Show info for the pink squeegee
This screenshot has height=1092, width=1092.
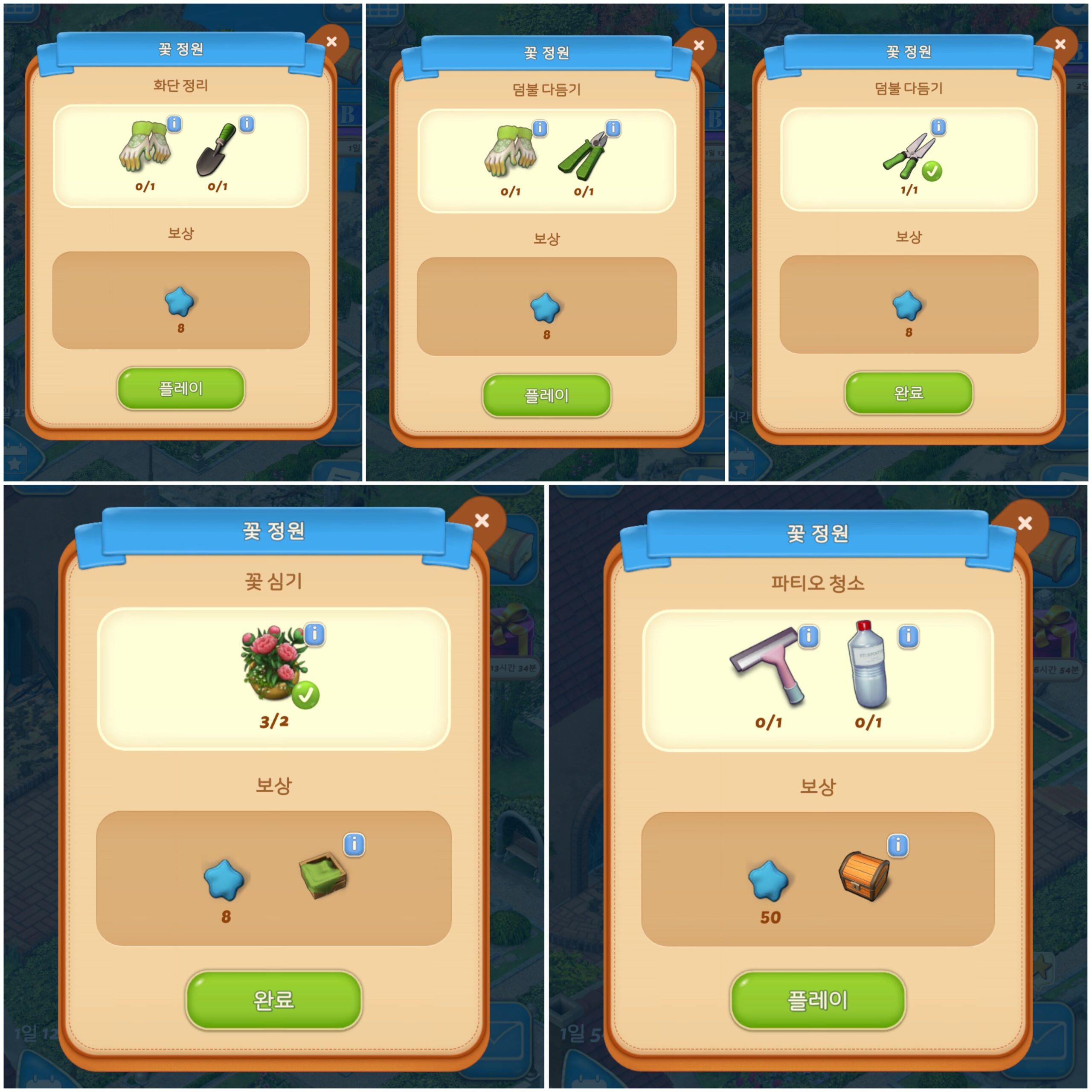pos(809,636)
